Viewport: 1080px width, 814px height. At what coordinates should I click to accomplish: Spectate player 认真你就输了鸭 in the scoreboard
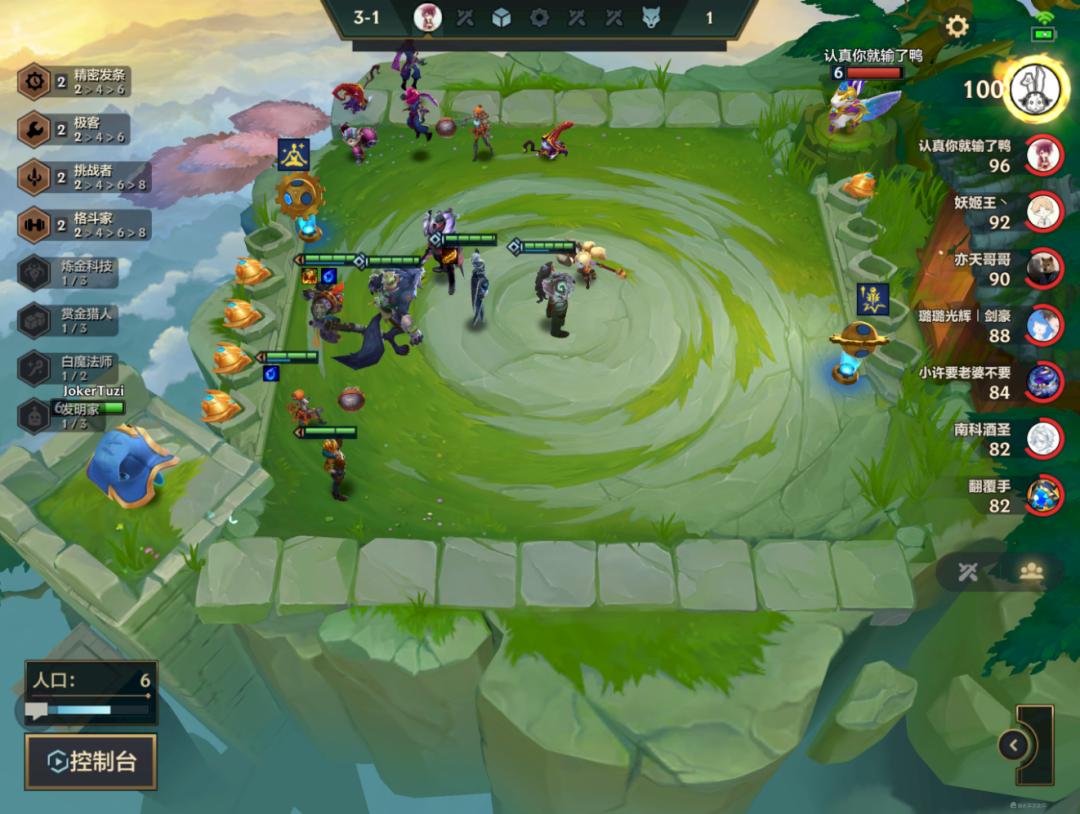pyautogui.click(x=1044, y=154)
